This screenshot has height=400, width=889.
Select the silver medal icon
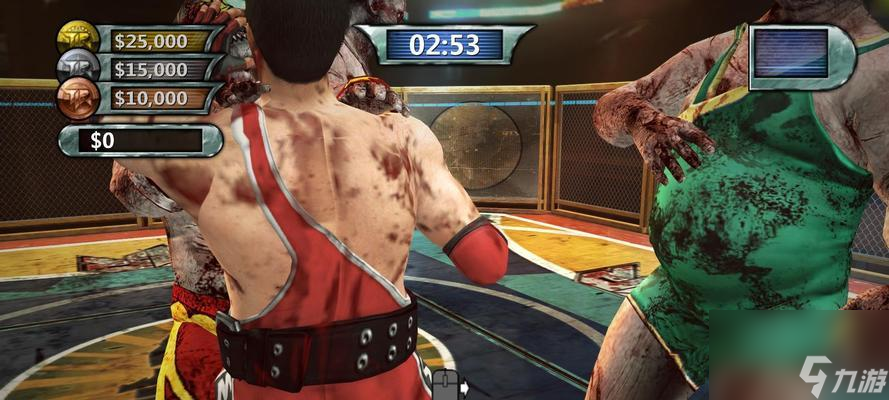point(79,69)
